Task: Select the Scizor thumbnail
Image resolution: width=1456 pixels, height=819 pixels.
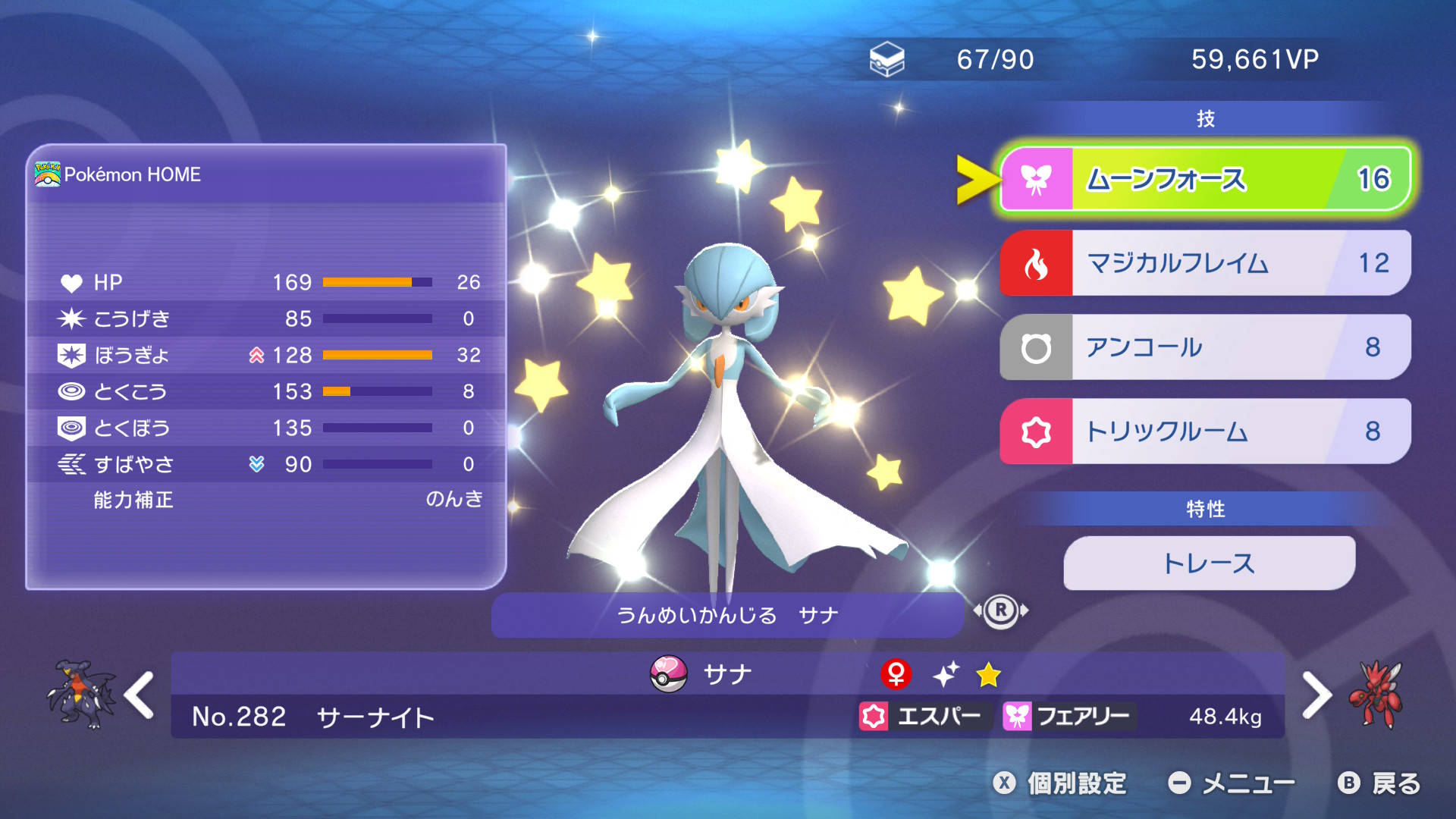Action: coord(1376,695)
